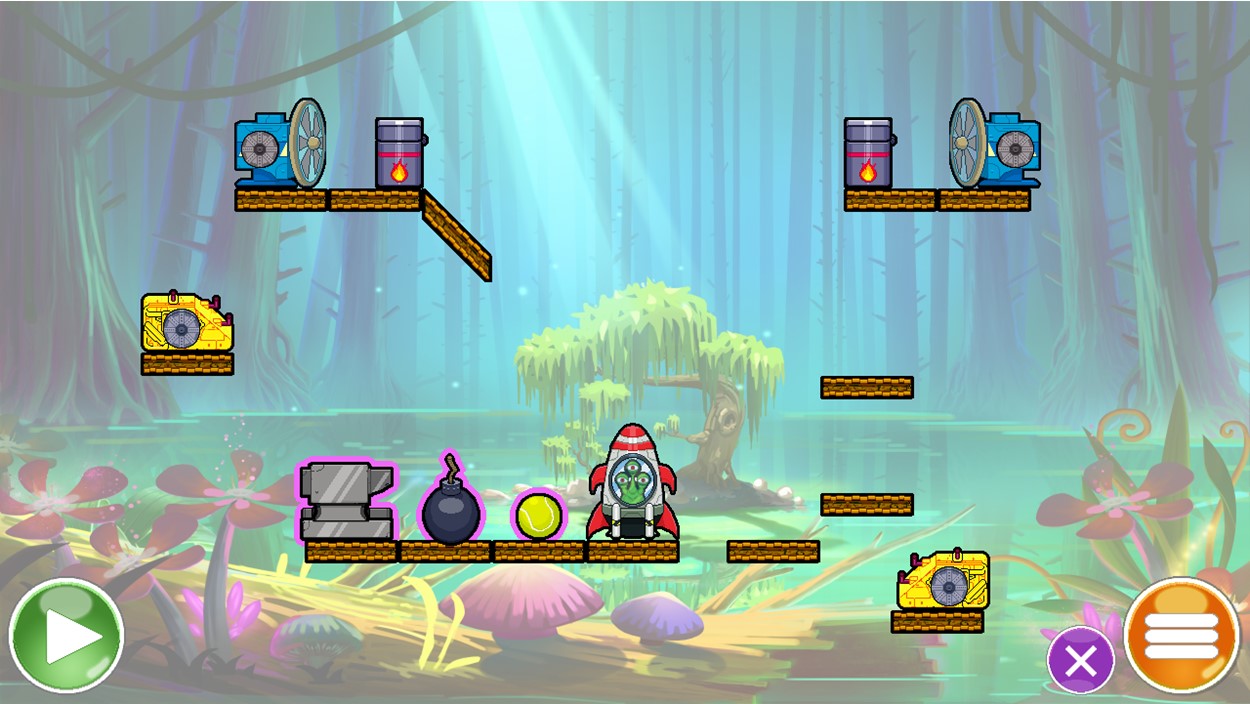Select the pink-outlined anvil
Screen dimensions: 1250x704
[347, 500]
